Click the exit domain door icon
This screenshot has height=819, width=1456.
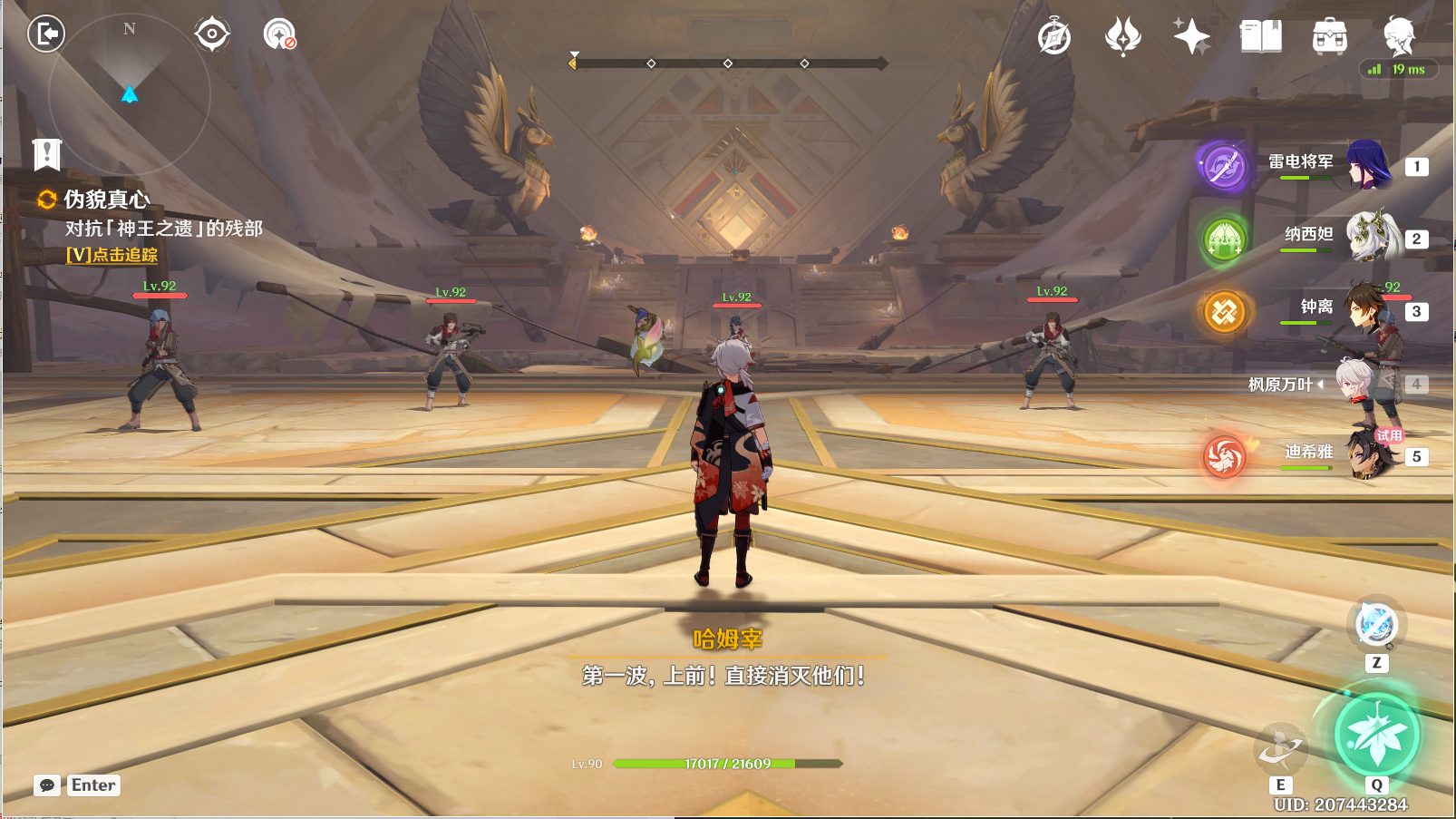coord(46,34)
